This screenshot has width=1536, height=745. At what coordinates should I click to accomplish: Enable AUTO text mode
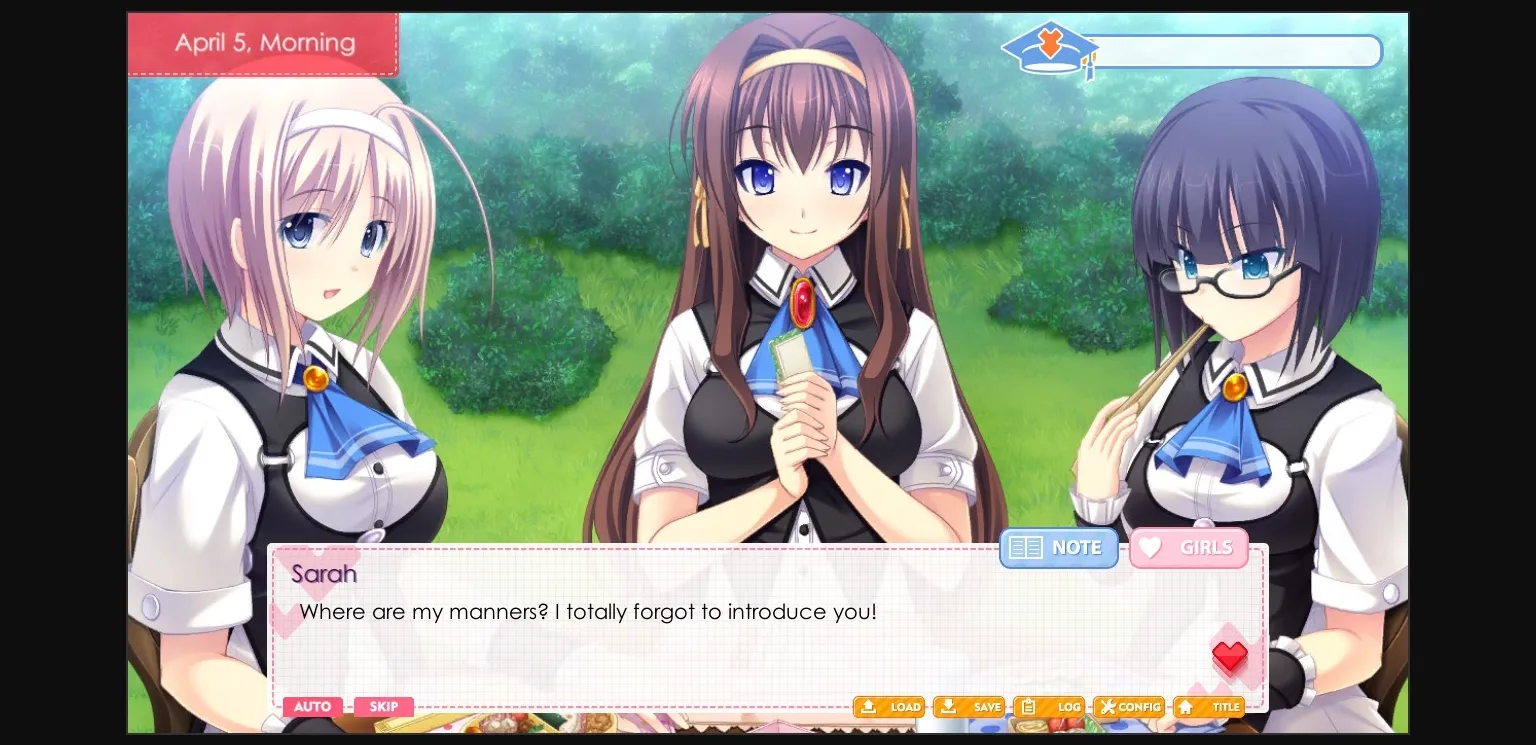(x=312, y=707)
